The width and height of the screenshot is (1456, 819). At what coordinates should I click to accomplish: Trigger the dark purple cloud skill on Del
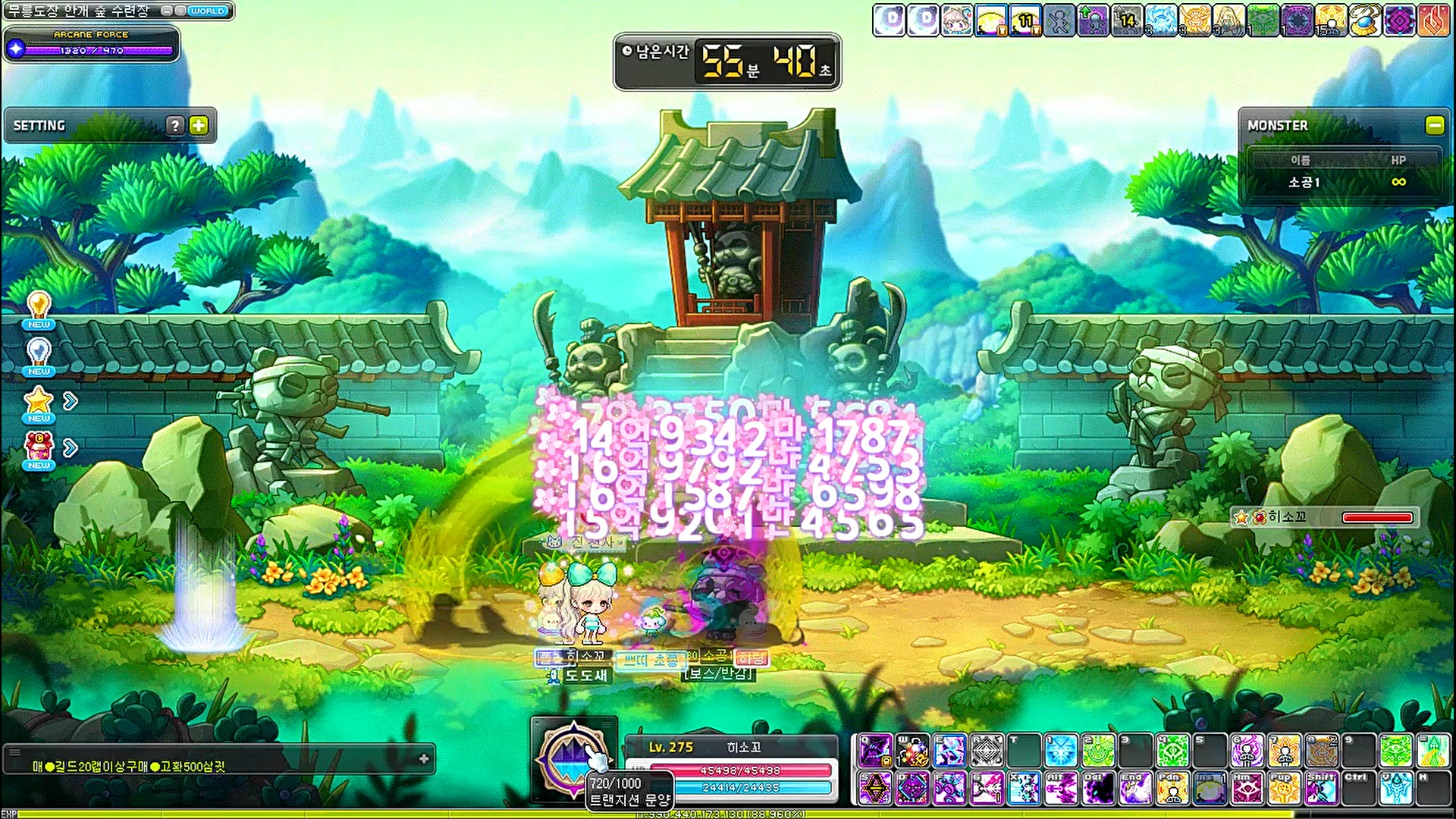1098,789
